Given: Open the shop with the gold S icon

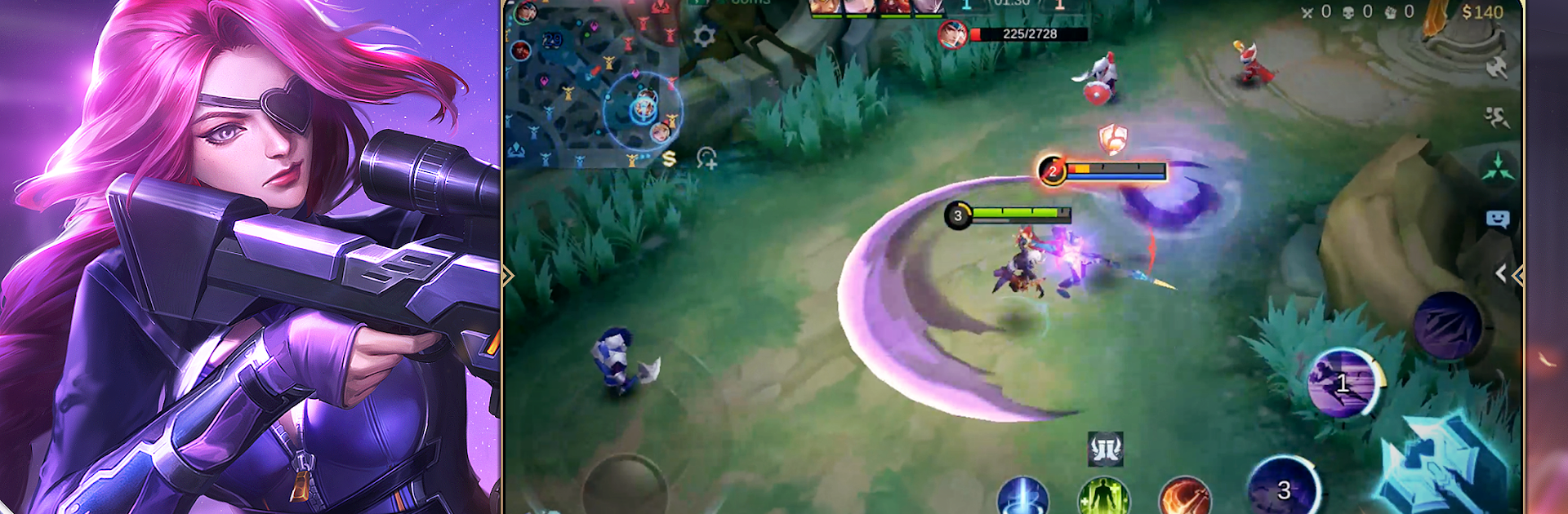Looking at the screenshot, I should tap(670, 158).
